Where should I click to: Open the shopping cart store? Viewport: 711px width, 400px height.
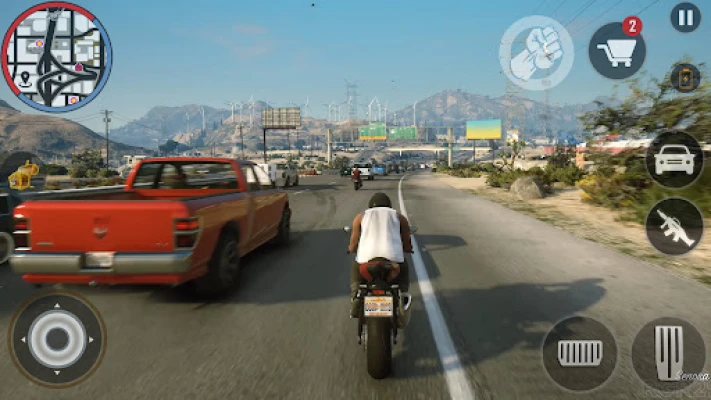[x=616, y=50]
